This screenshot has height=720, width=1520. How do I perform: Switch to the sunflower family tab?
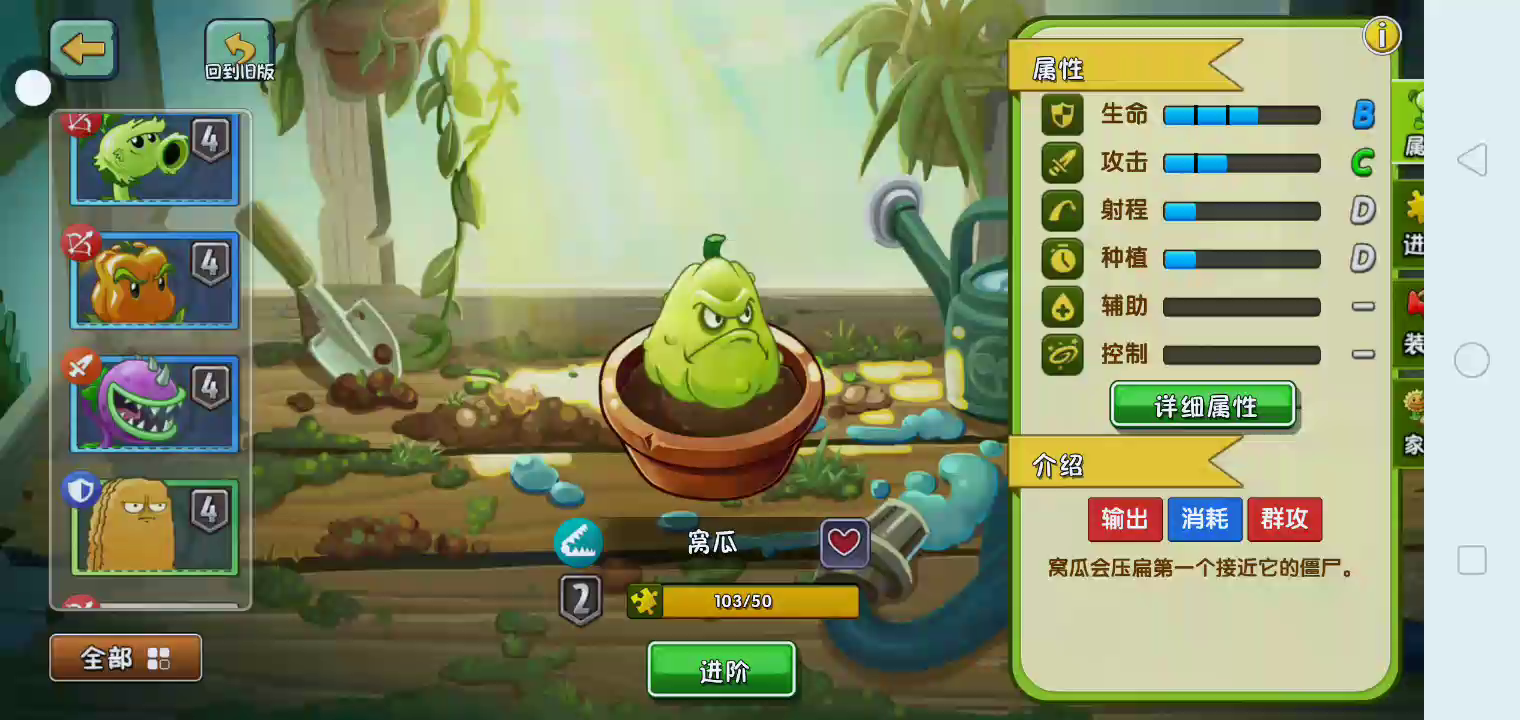coord(1412,420)
